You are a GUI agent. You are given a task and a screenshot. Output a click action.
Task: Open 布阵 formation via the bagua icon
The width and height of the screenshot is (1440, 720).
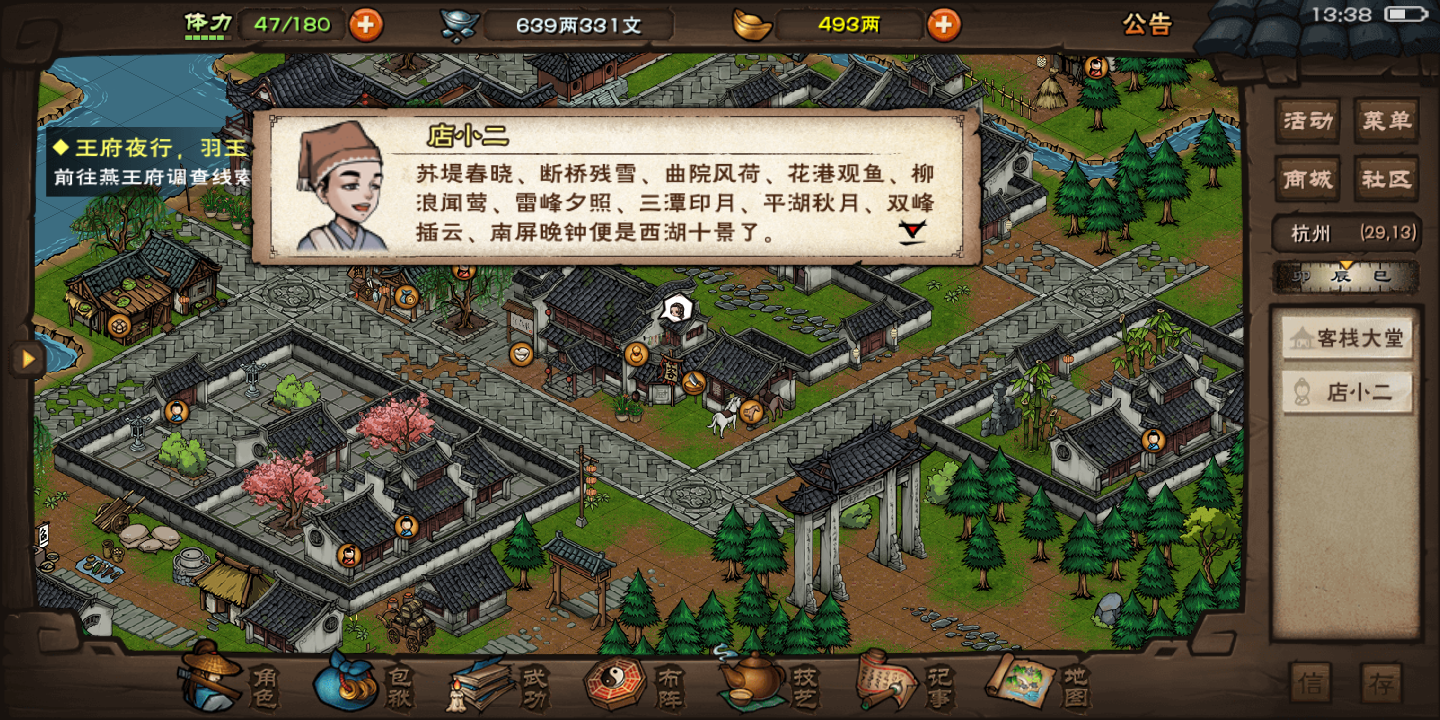coord(615,685)
